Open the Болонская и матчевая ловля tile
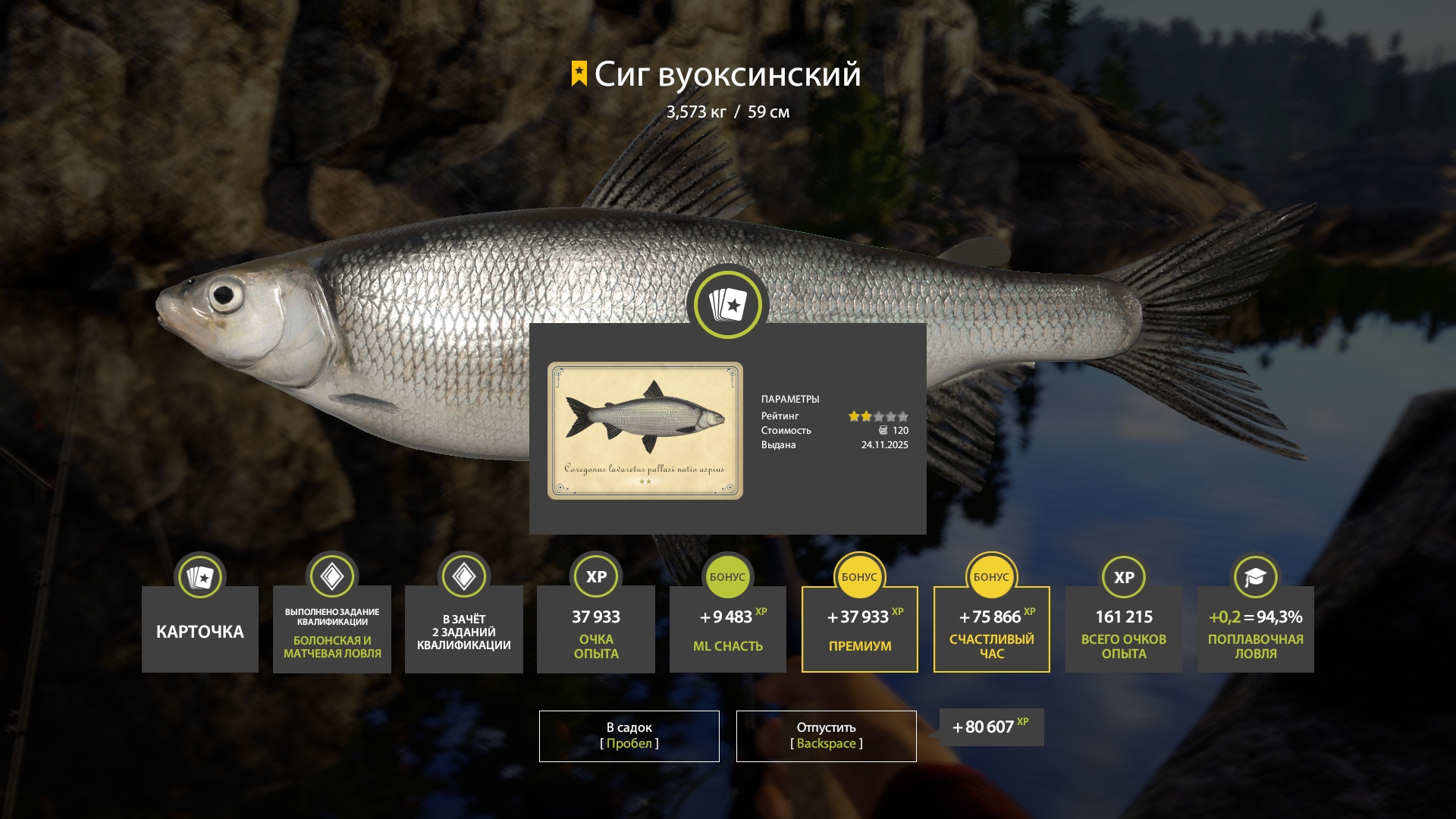Image resolution: width=1456 pixels, height=819 pixels. (x=332, y=629)
